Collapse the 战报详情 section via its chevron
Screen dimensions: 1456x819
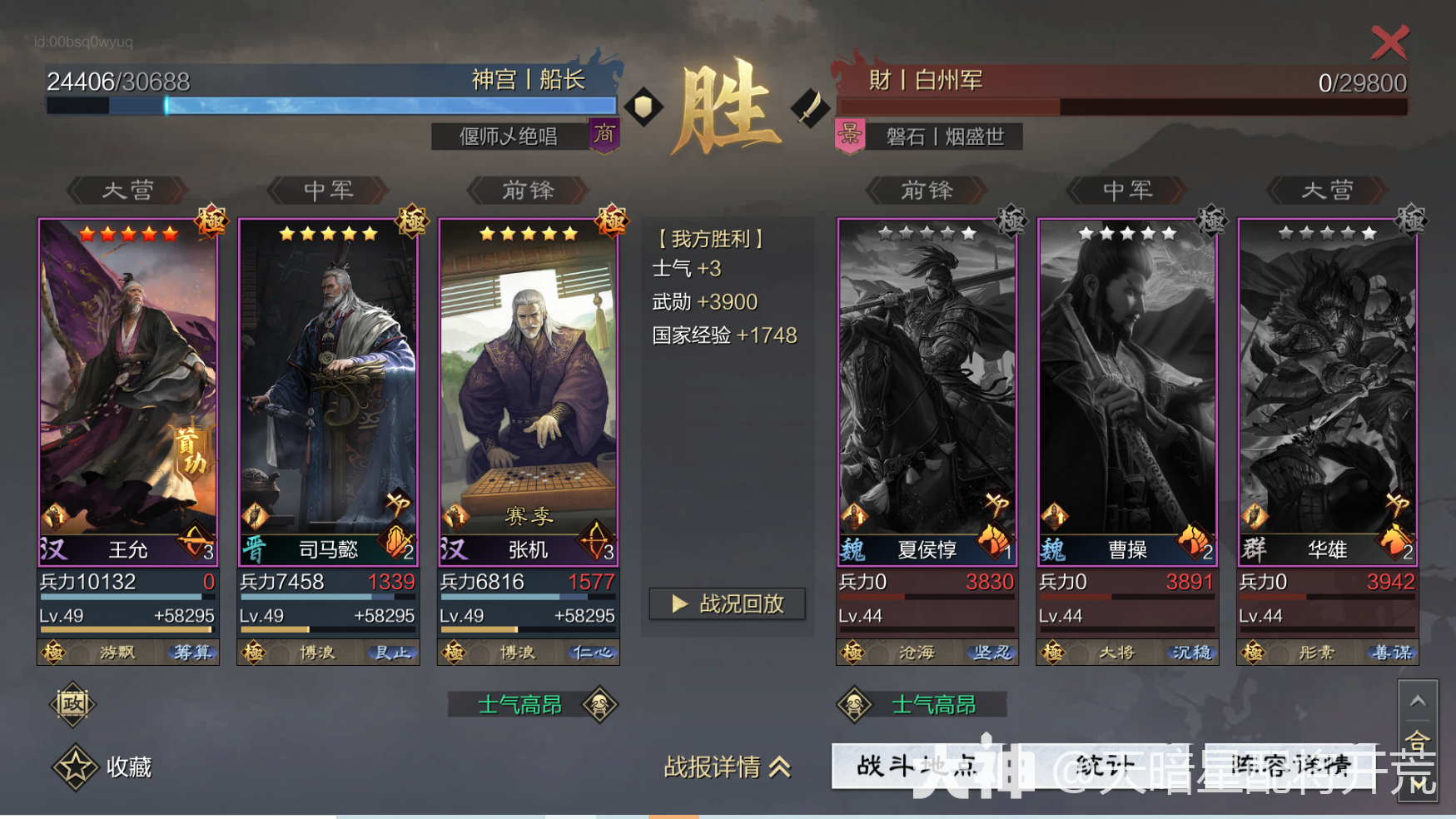click(x=780, y=767)
